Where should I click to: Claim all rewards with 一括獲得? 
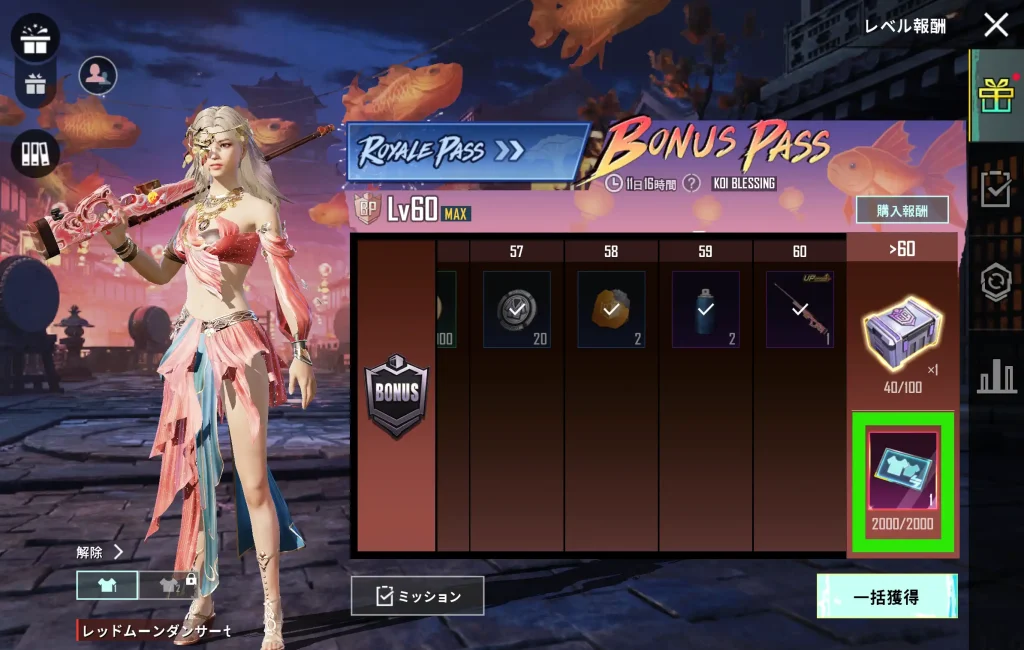coord(886,596)
